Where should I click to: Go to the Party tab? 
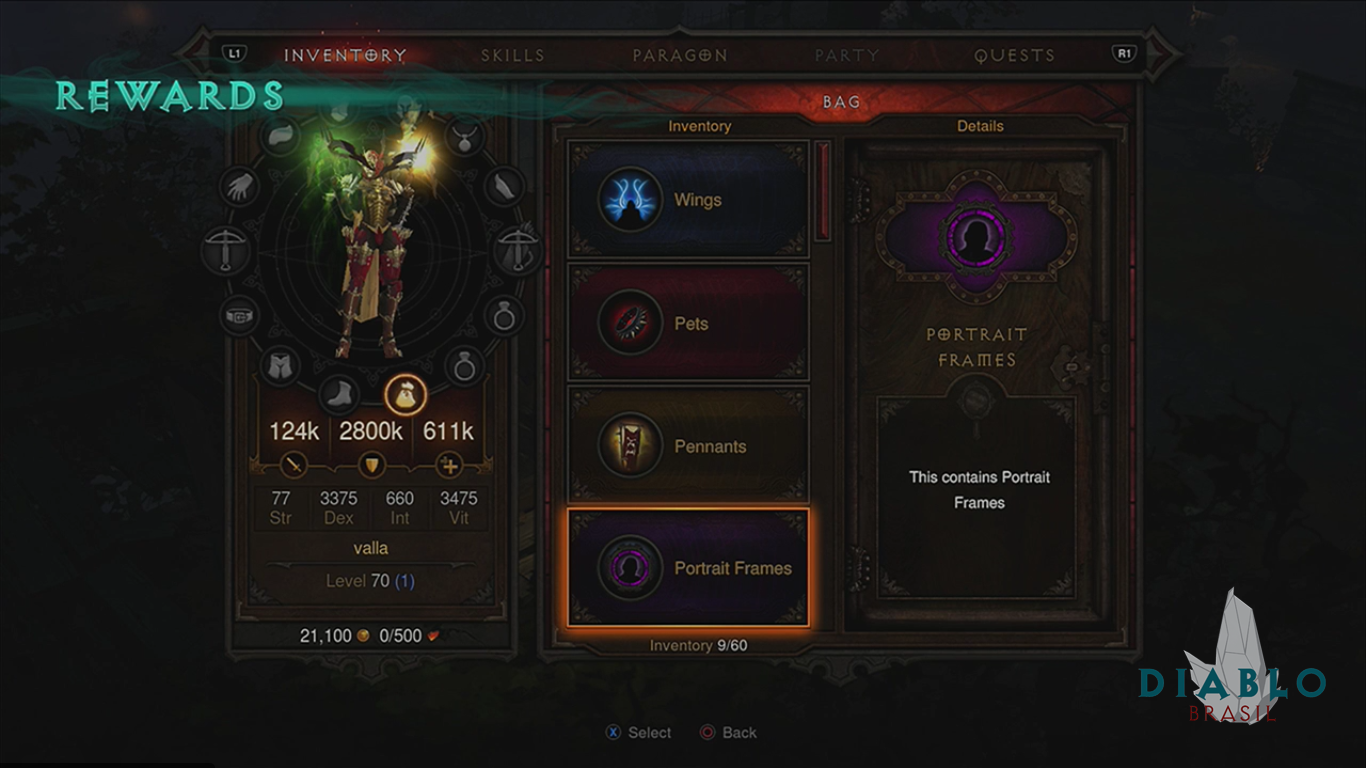[x=846, y=55]
